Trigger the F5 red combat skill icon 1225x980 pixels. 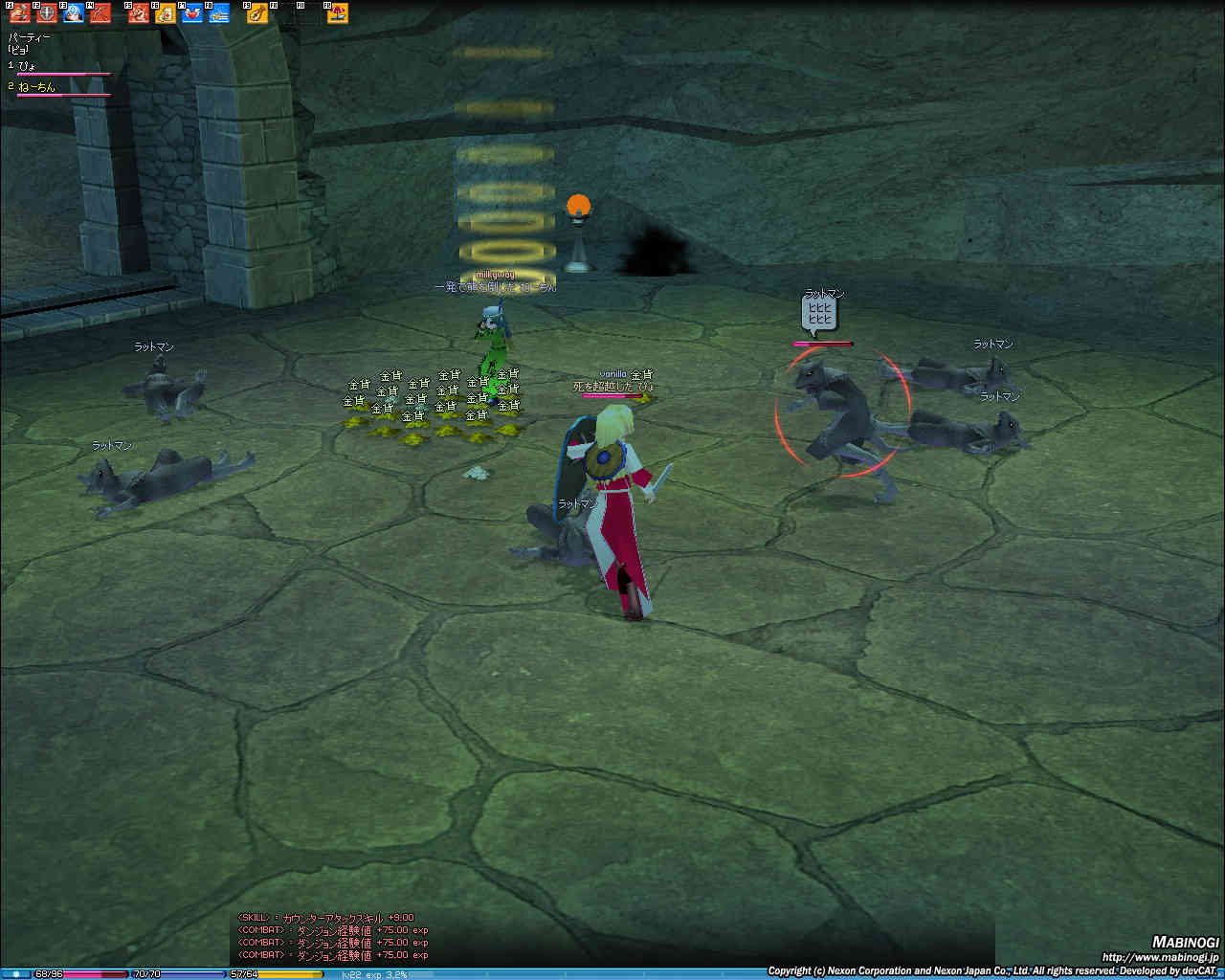[139, 12]
